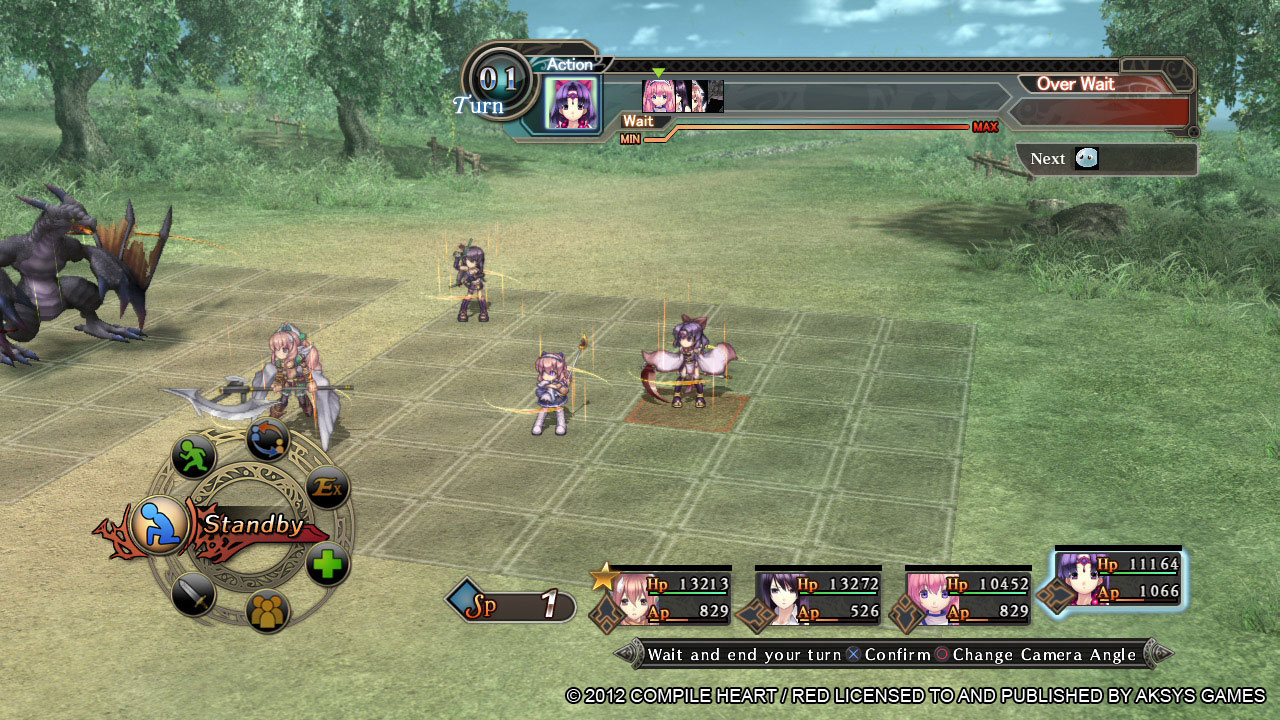The width and height of the screenshot is (1280, 720).
Task: Select the green running figure command
Action: click(194, 456)
